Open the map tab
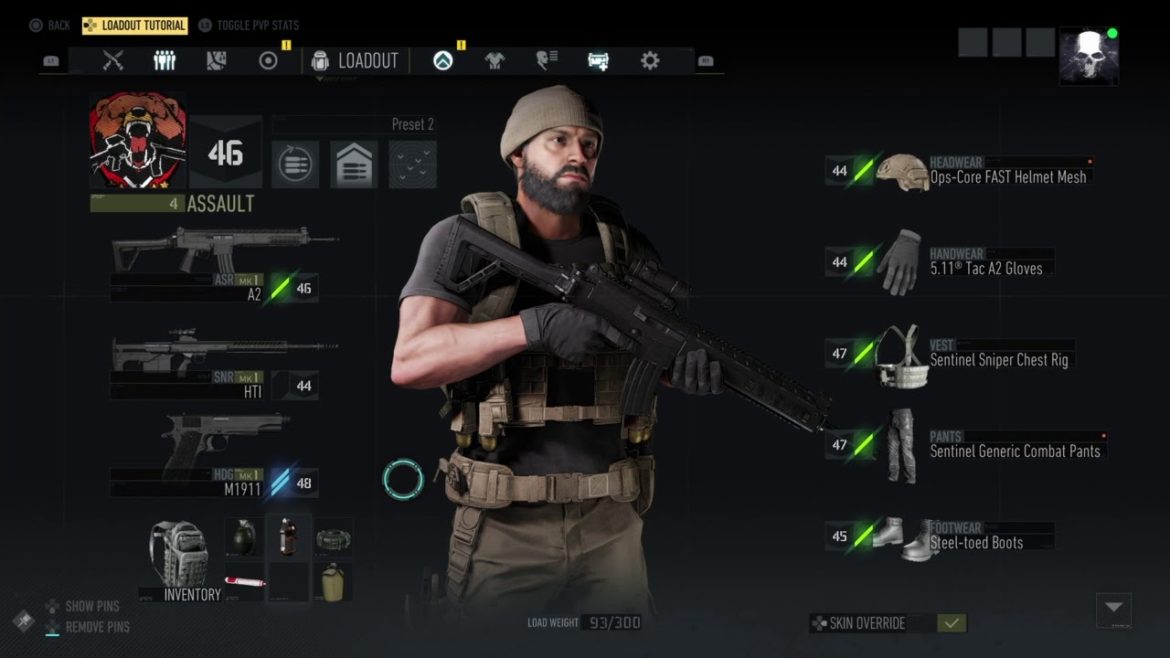Screen dimensions: 1170x658 pyautogui.click(x=216, y=61)
